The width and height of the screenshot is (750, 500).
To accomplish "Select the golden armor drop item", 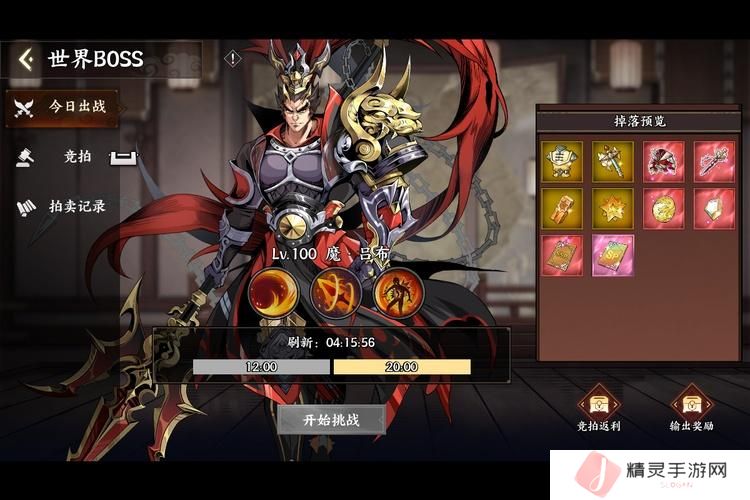I will 562,160.
